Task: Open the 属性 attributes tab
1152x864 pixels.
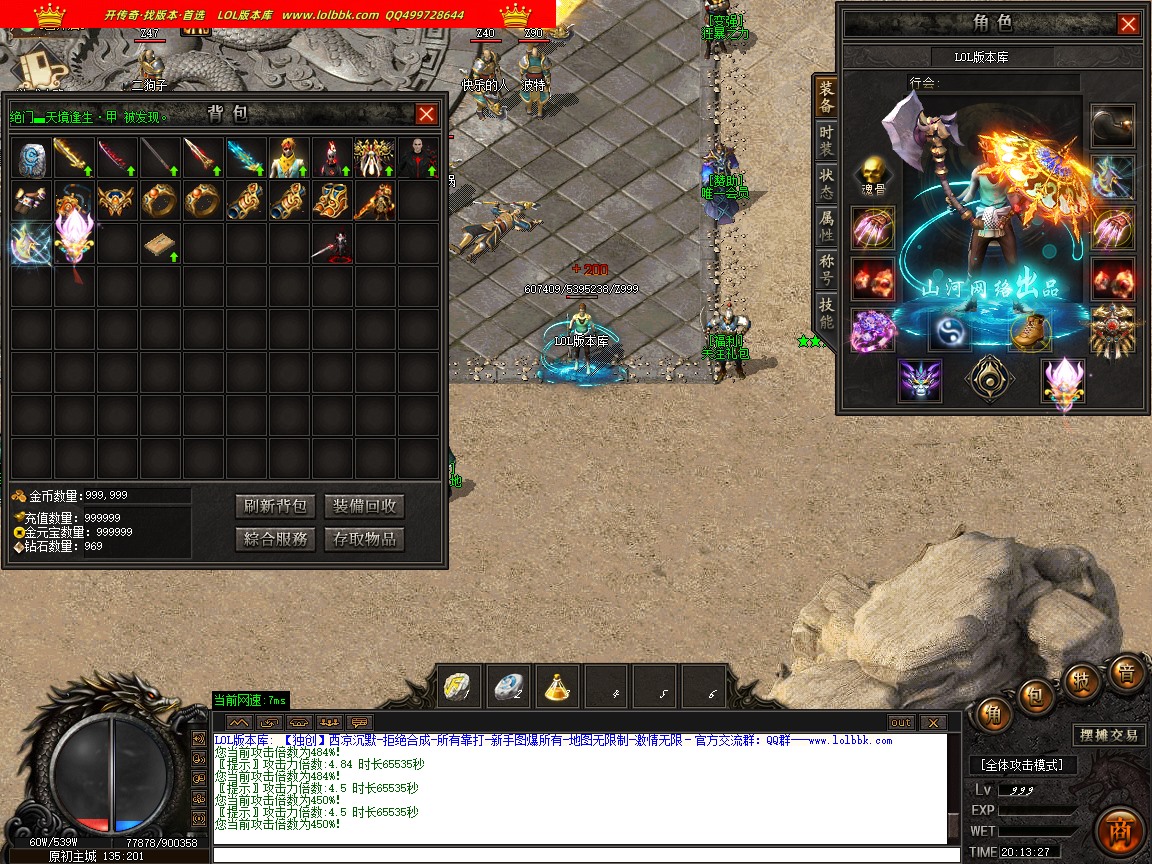Action: pyautogui.click(x=826, y=225)
